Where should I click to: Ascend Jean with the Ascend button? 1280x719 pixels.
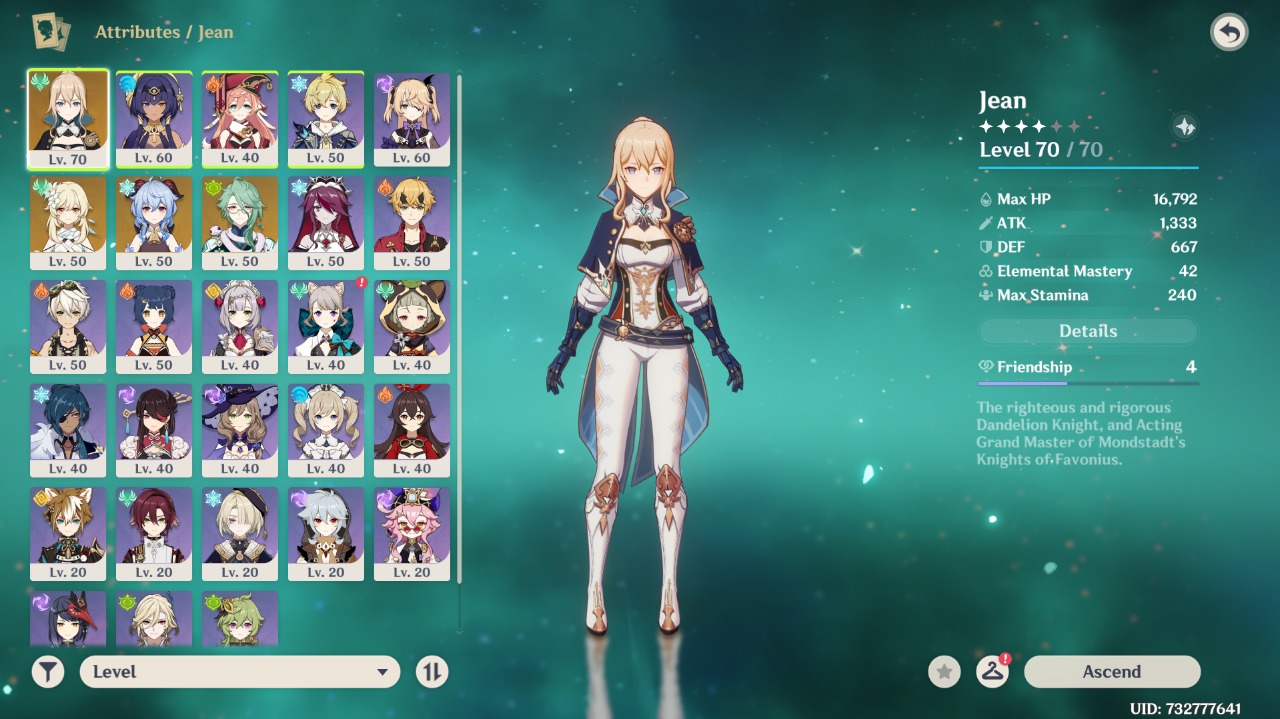click(1112, 672)
